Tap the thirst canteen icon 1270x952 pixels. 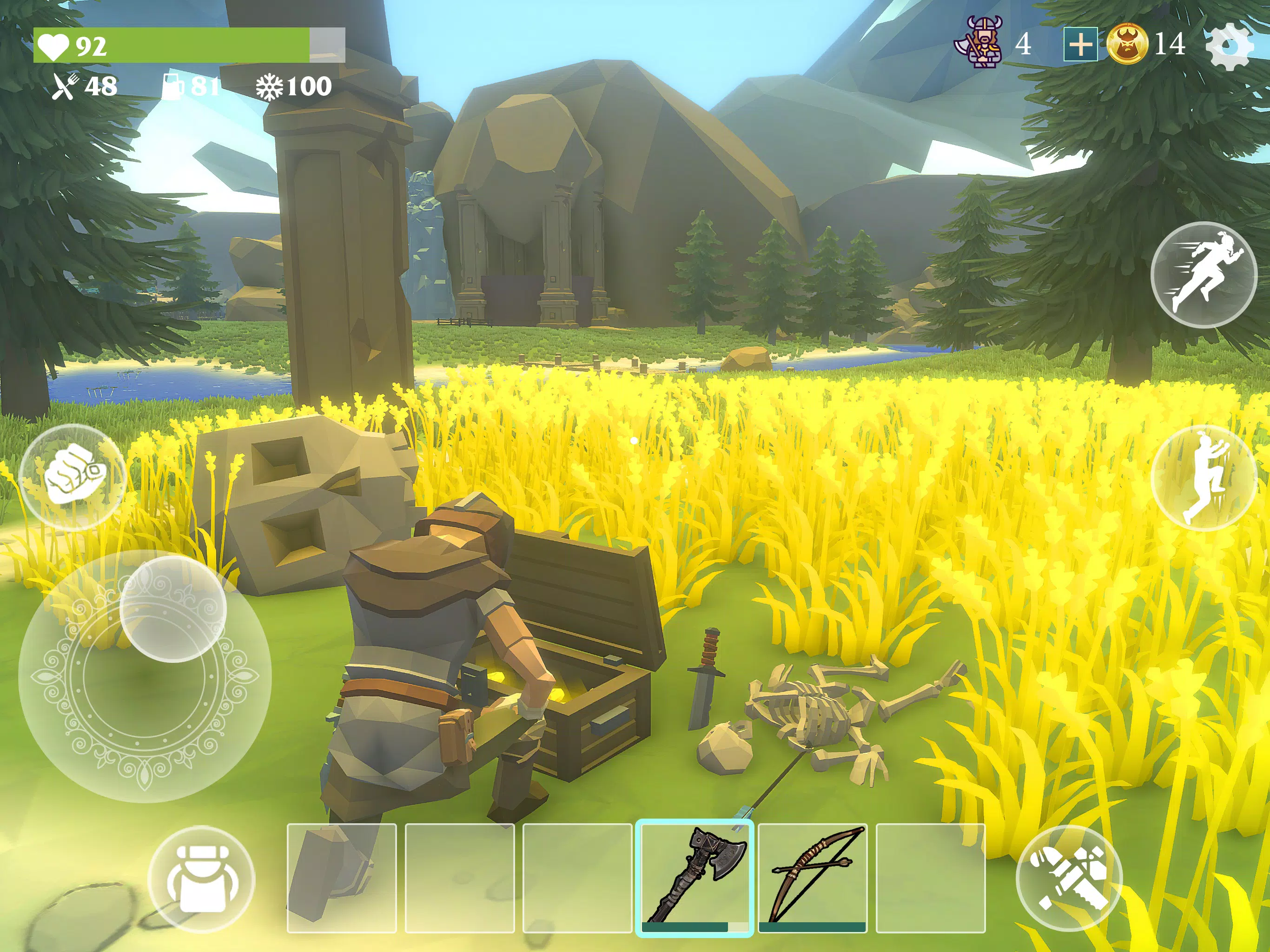[x=174, y=87]
